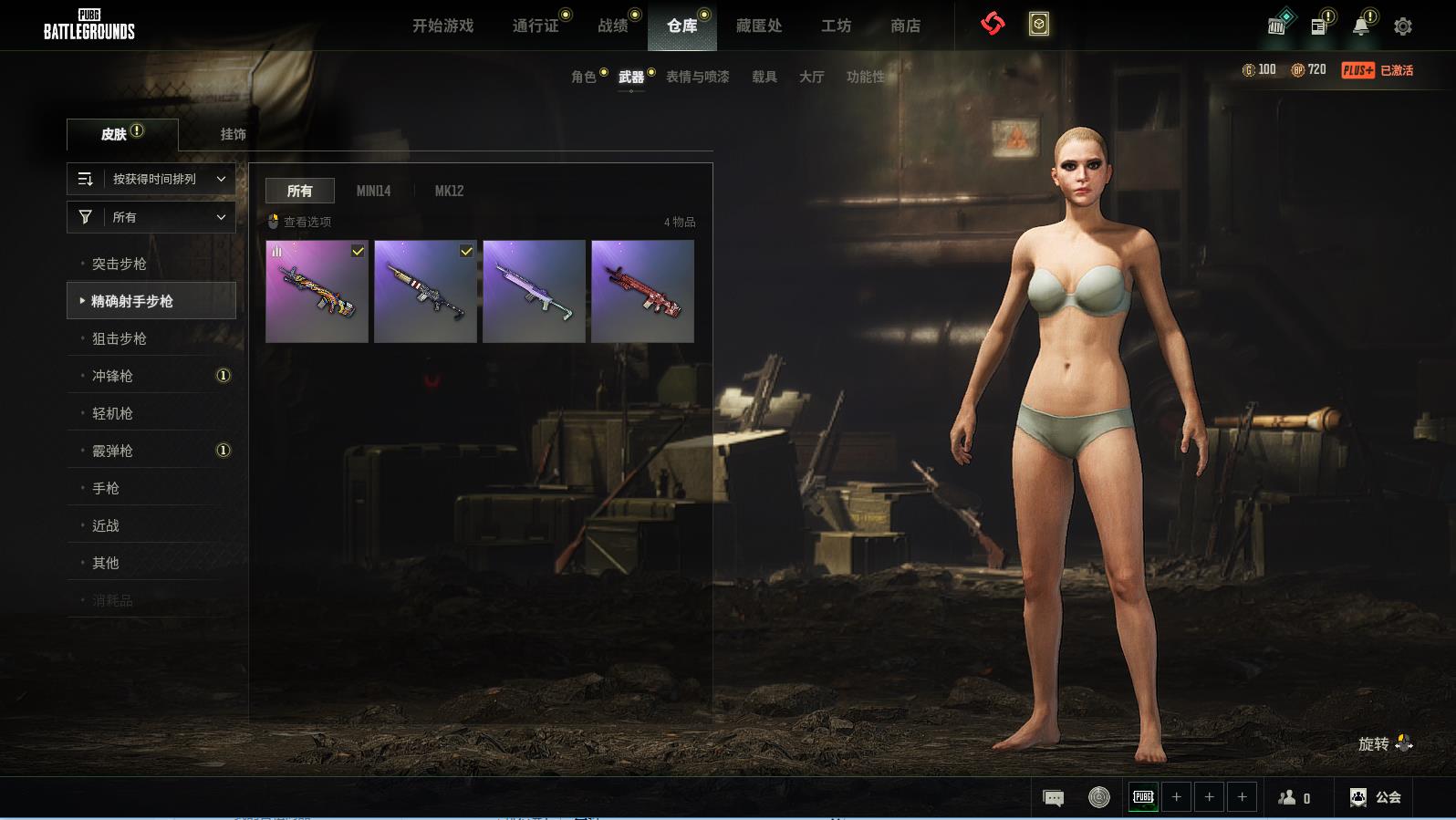Screen dimensions: 1456x820
Task: Select the 突击步枪 weapon category
Action: coord(120,264)
